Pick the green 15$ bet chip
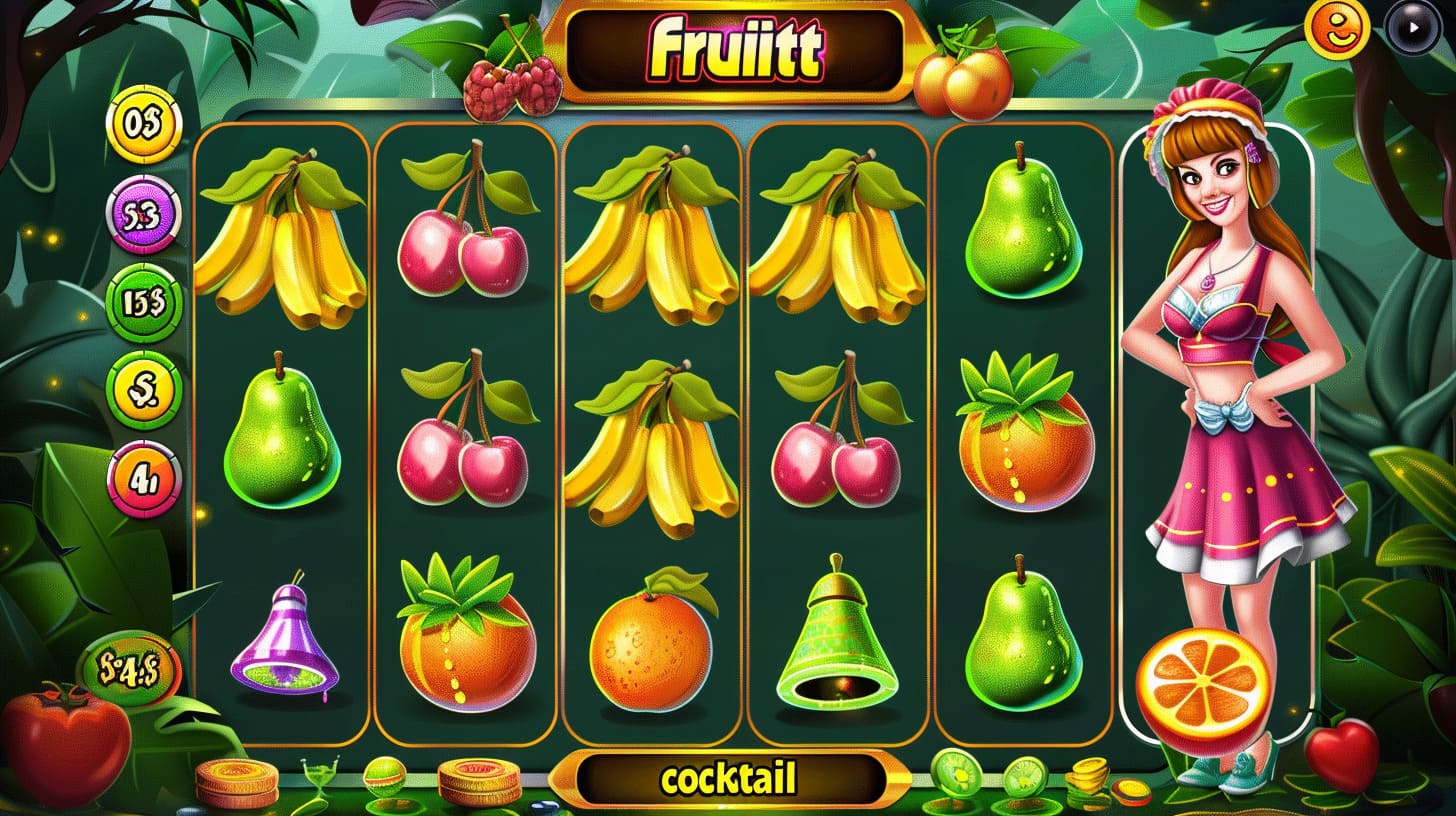Screen dimensions: 1456x816 click(x=144, y=303)
